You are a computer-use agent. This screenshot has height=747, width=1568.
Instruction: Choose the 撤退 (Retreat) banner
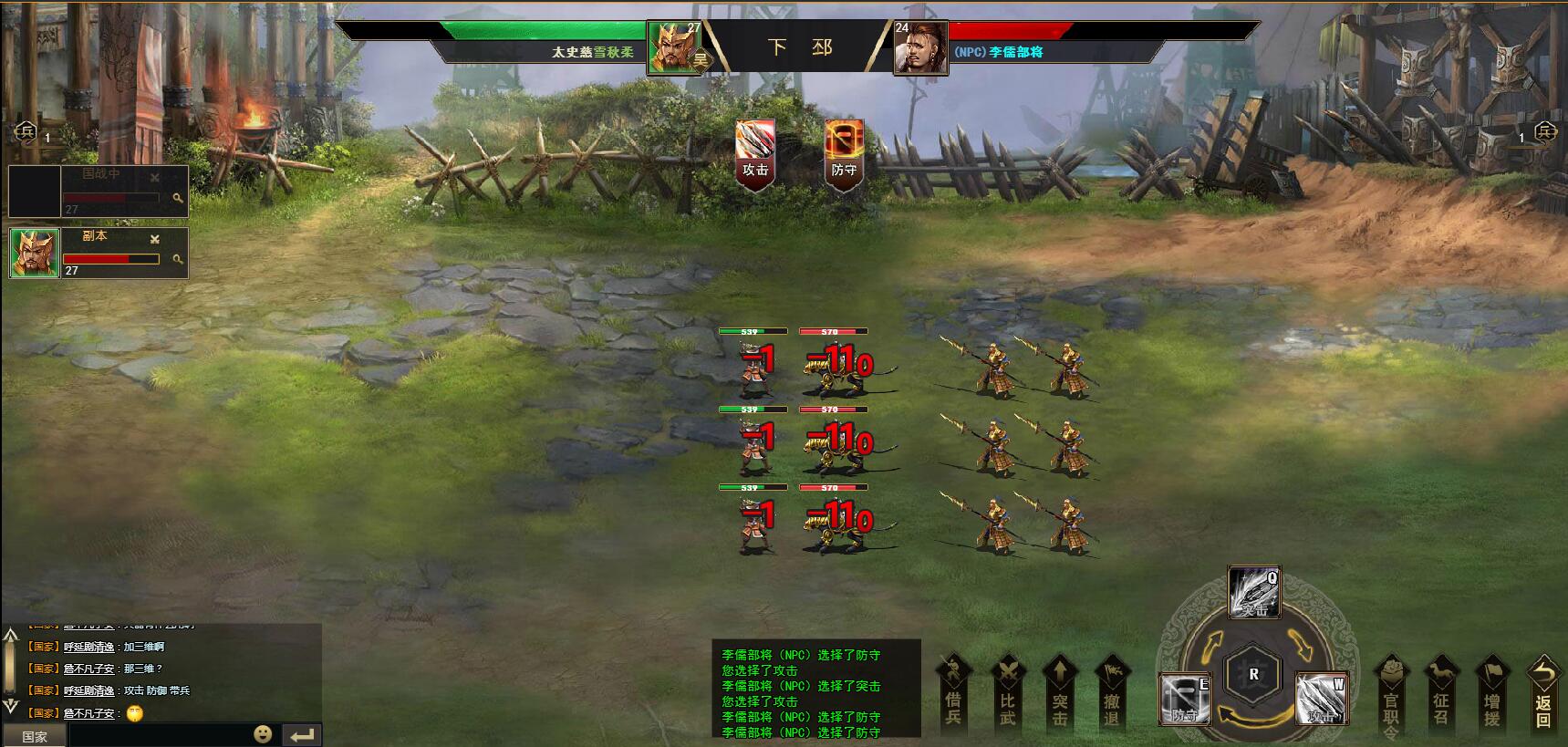(1112, 693)
